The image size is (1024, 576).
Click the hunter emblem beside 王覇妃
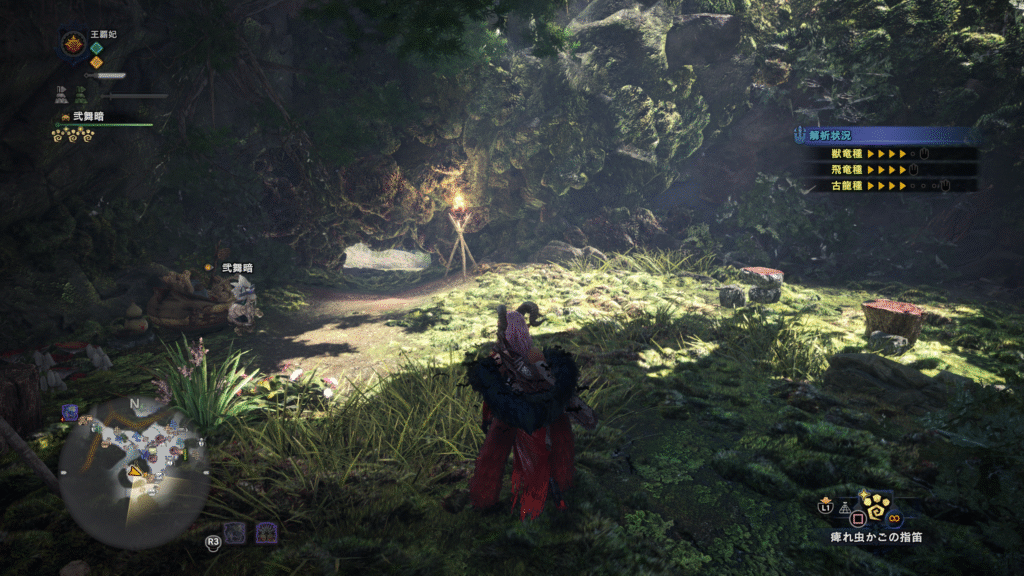(73, 44)
